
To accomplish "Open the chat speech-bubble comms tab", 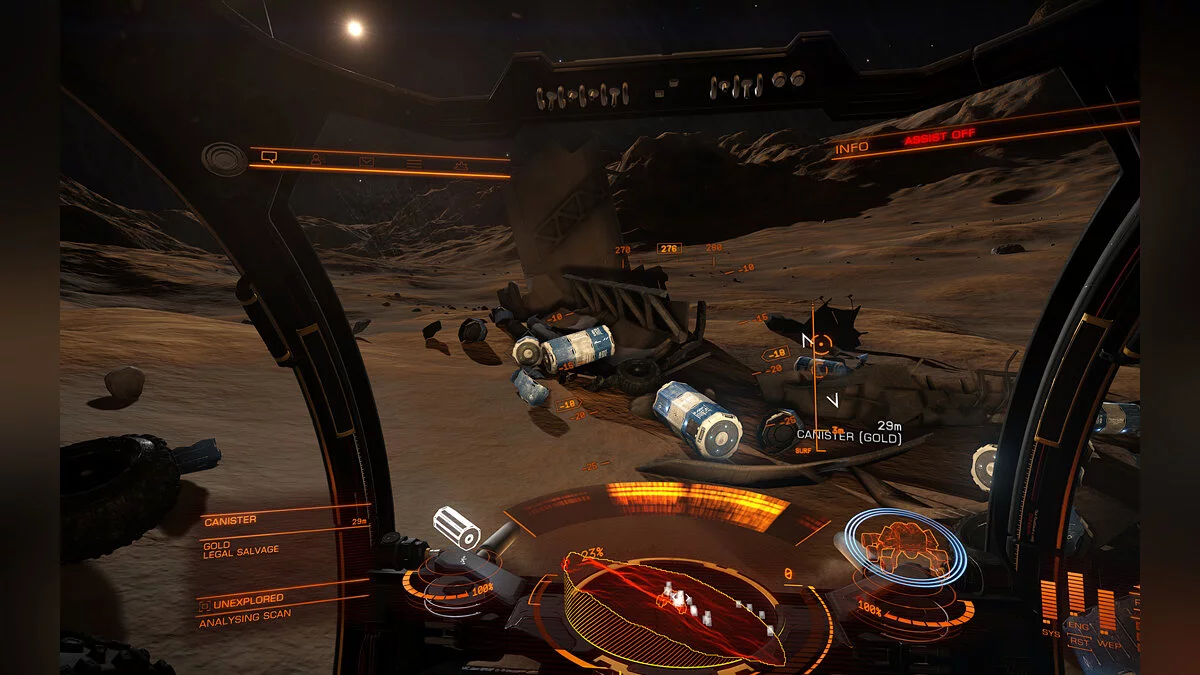I will pyautogui.click(x=268, y=157).
